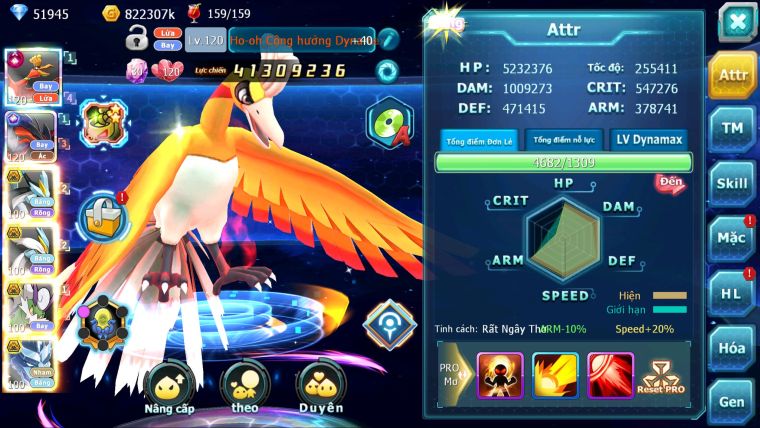Open the HL tab
This screenshot has height=428, width=760.
(733, 293)
